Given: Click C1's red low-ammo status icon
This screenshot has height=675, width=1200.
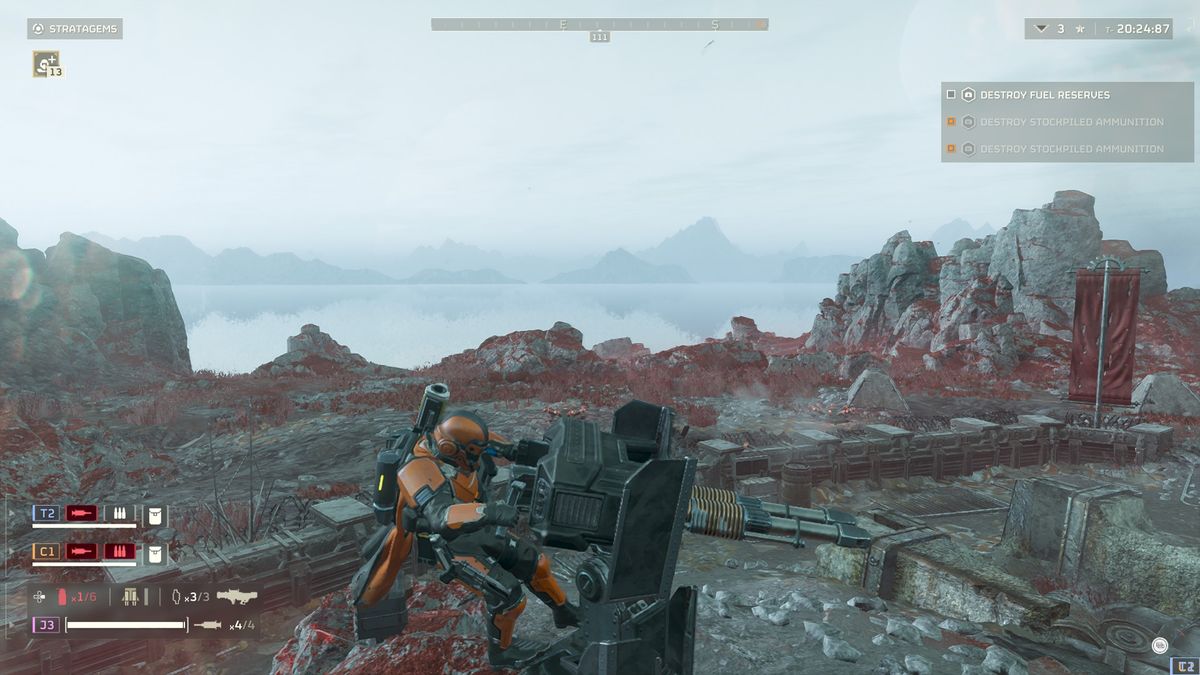Looking at the screenshot, I should click(121, 551).
